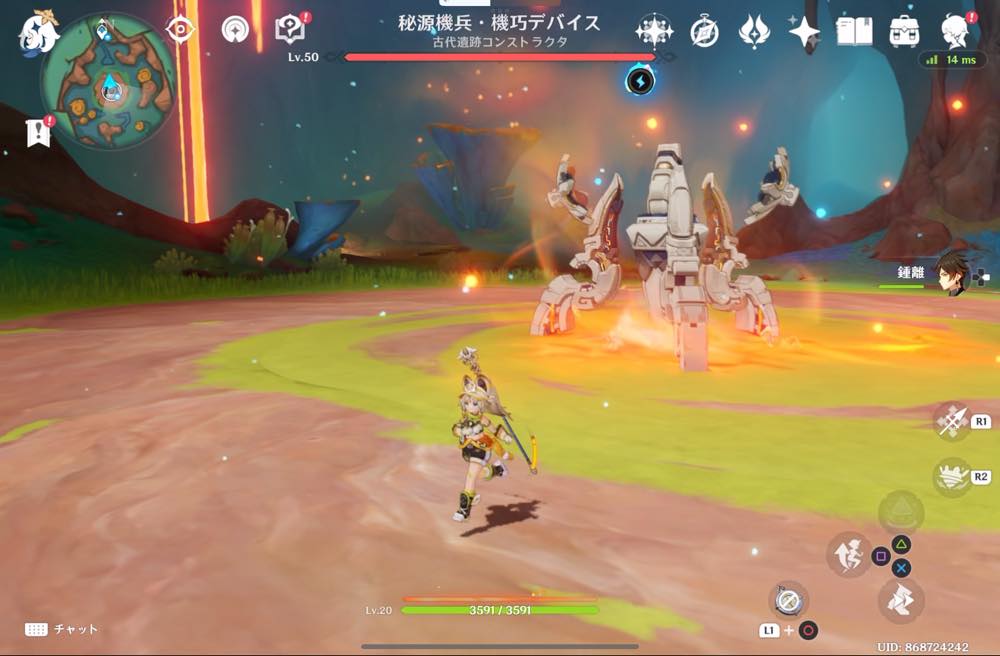Open the Wish star icon
Image resolution: width=1000 pixels, height=656 pixels.
pos(654,32)
